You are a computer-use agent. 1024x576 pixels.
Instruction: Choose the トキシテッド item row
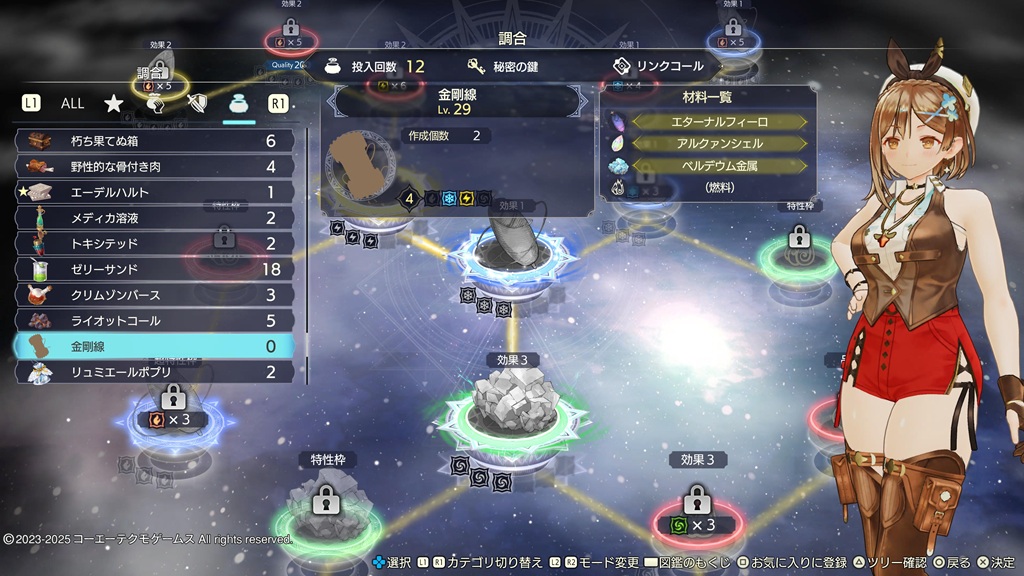pos(154,243)
